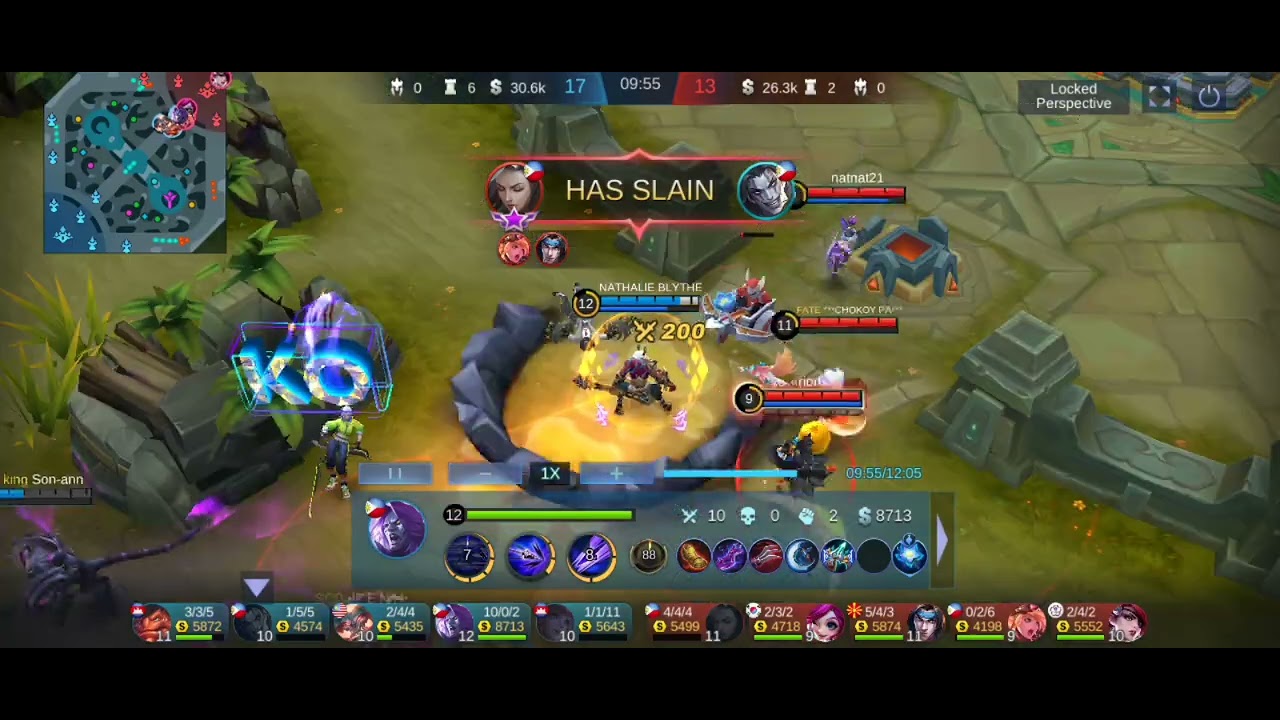Collapse the panel with the down arrow
The width and height of the screenshot is (1280, 720).
click(257, 586)
